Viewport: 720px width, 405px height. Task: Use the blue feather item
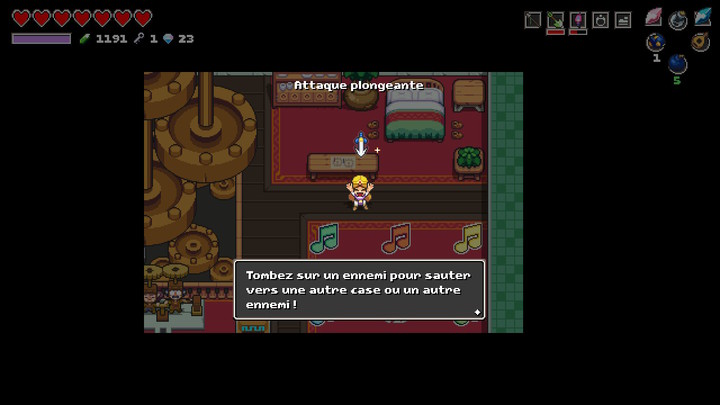(703, 17)
